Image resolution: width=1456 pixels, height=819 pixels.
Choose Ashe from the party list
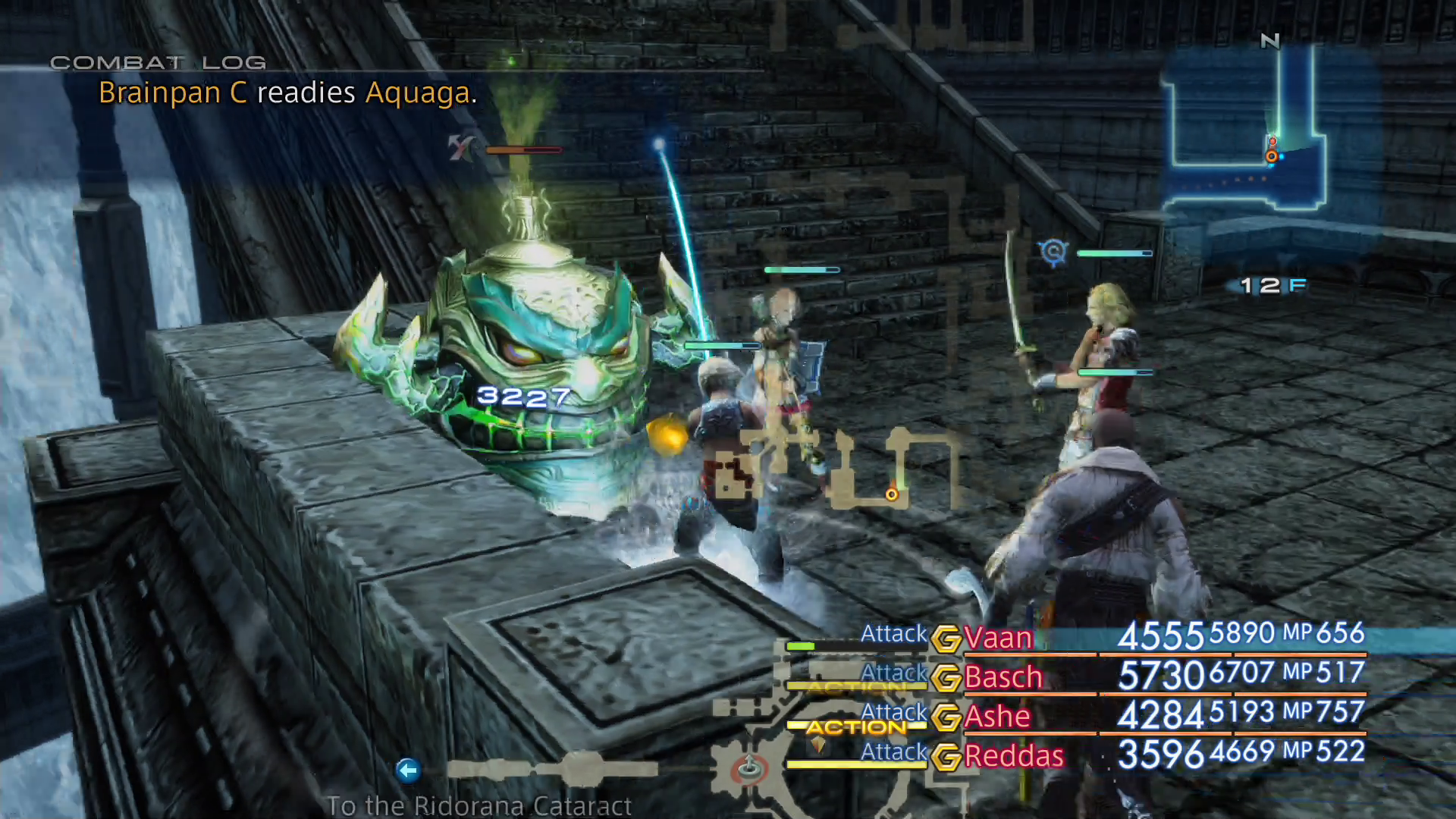click(997, 717)
